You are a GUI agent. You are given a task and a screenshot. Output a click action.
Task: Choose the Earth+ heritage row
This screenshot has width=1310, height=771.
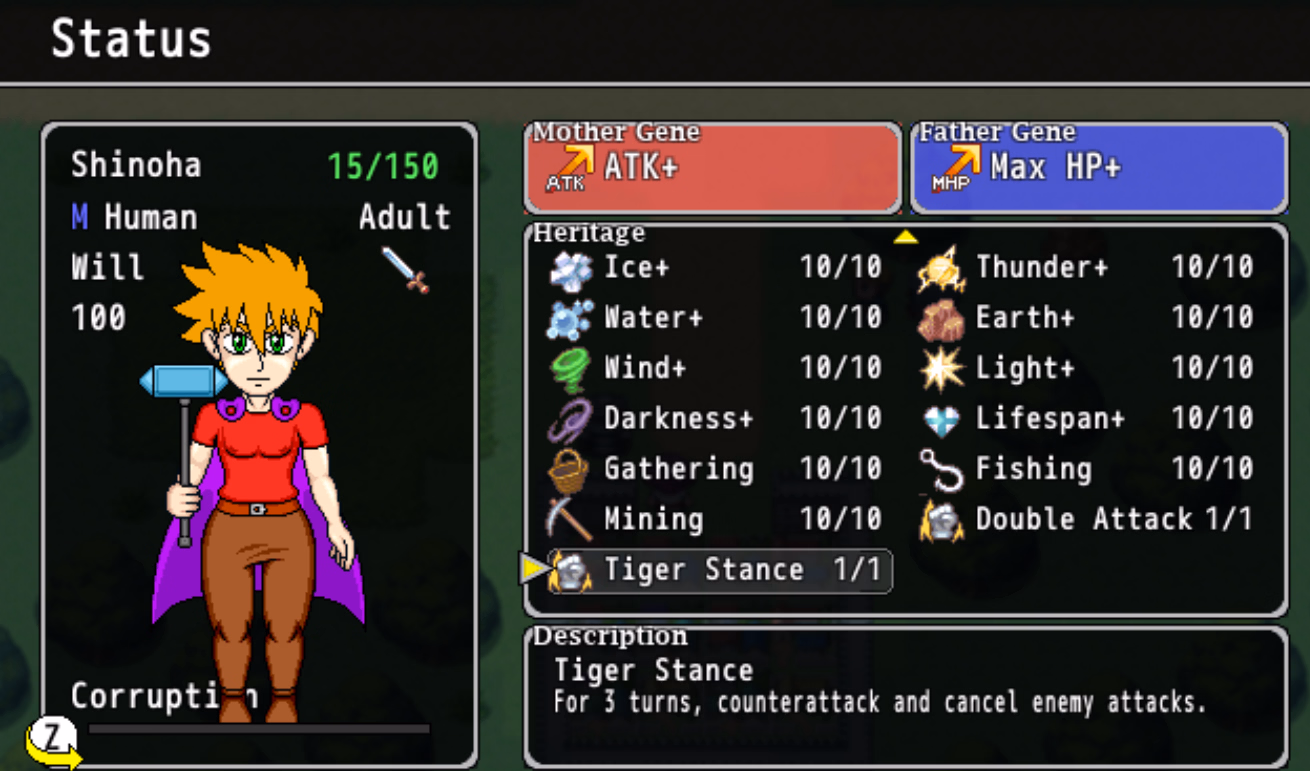[1086, 318]
